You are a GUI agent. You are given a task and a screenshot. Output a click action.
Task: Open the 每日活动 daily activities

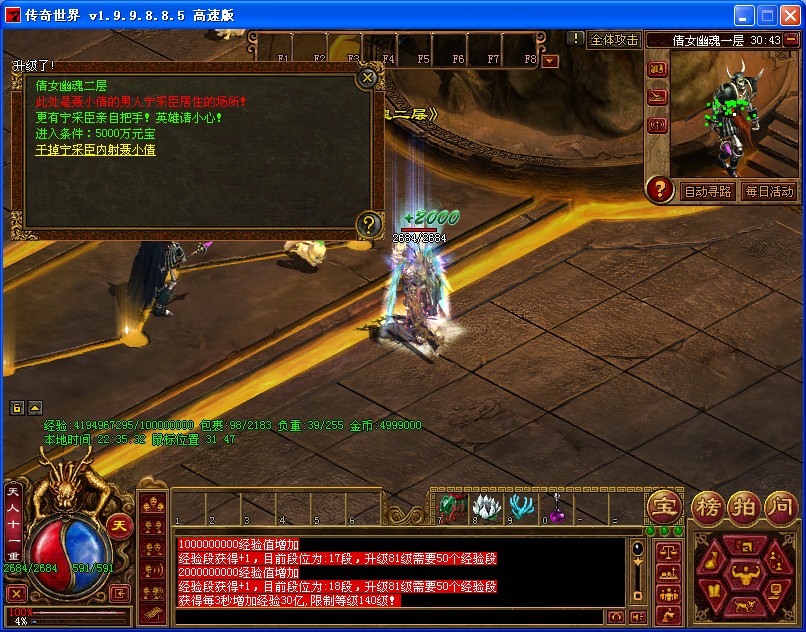pos(768,191)
